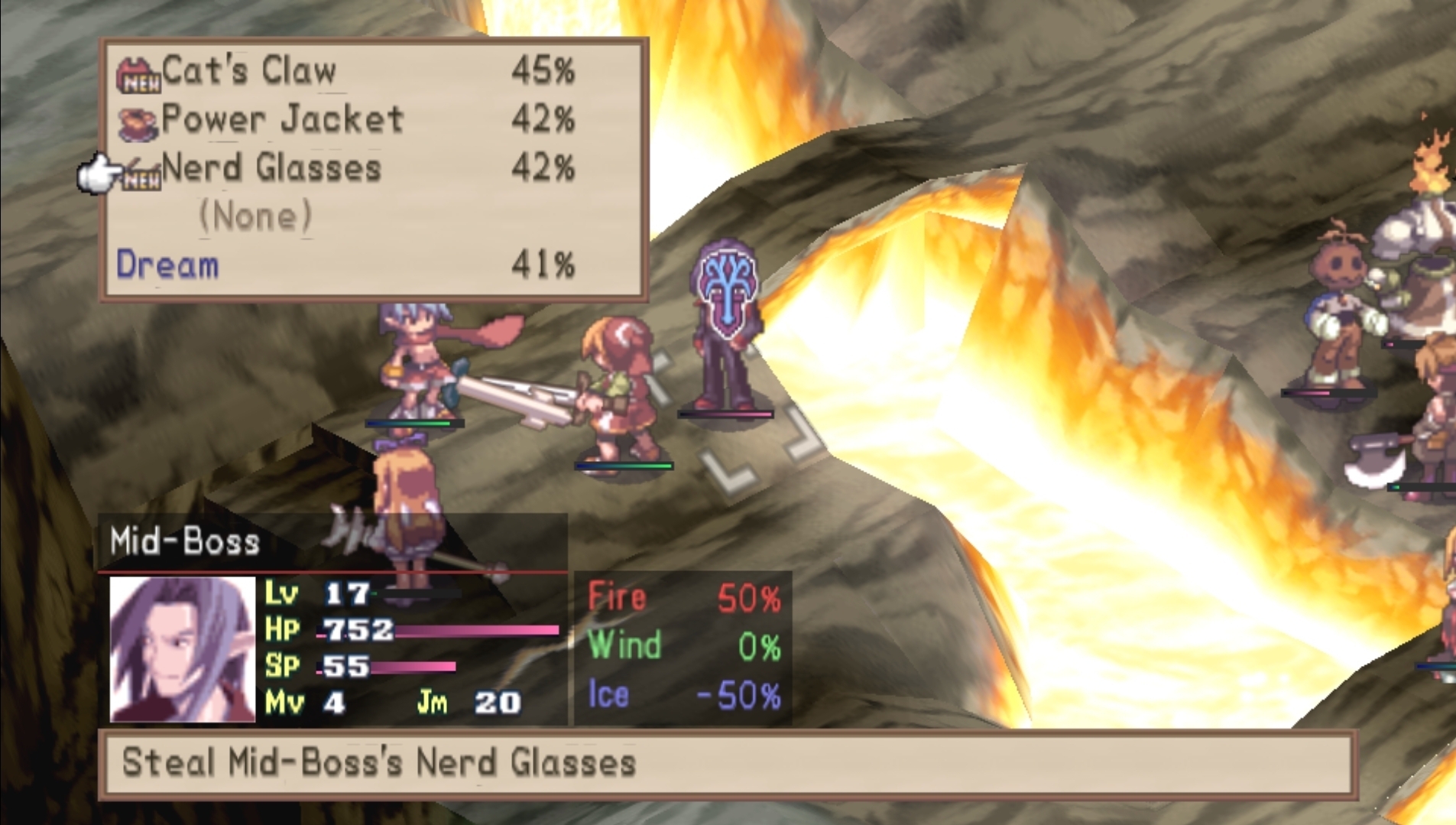Click Mid-Boss's portrait in the status panel

point(182,649)
